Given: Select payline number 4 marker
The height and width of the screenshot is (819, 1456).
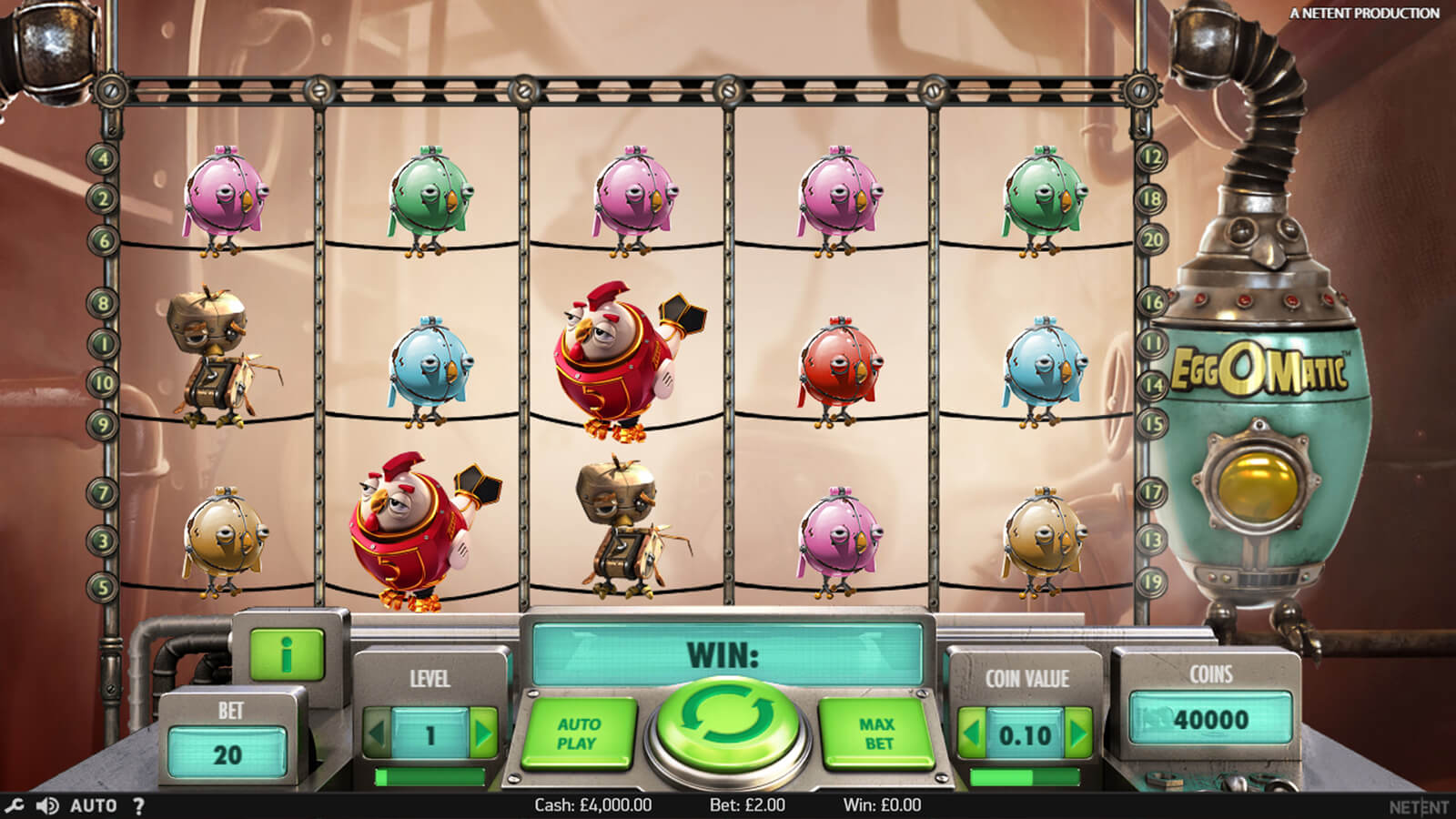Looking at the screenshot, I should (x=103, y=158).
